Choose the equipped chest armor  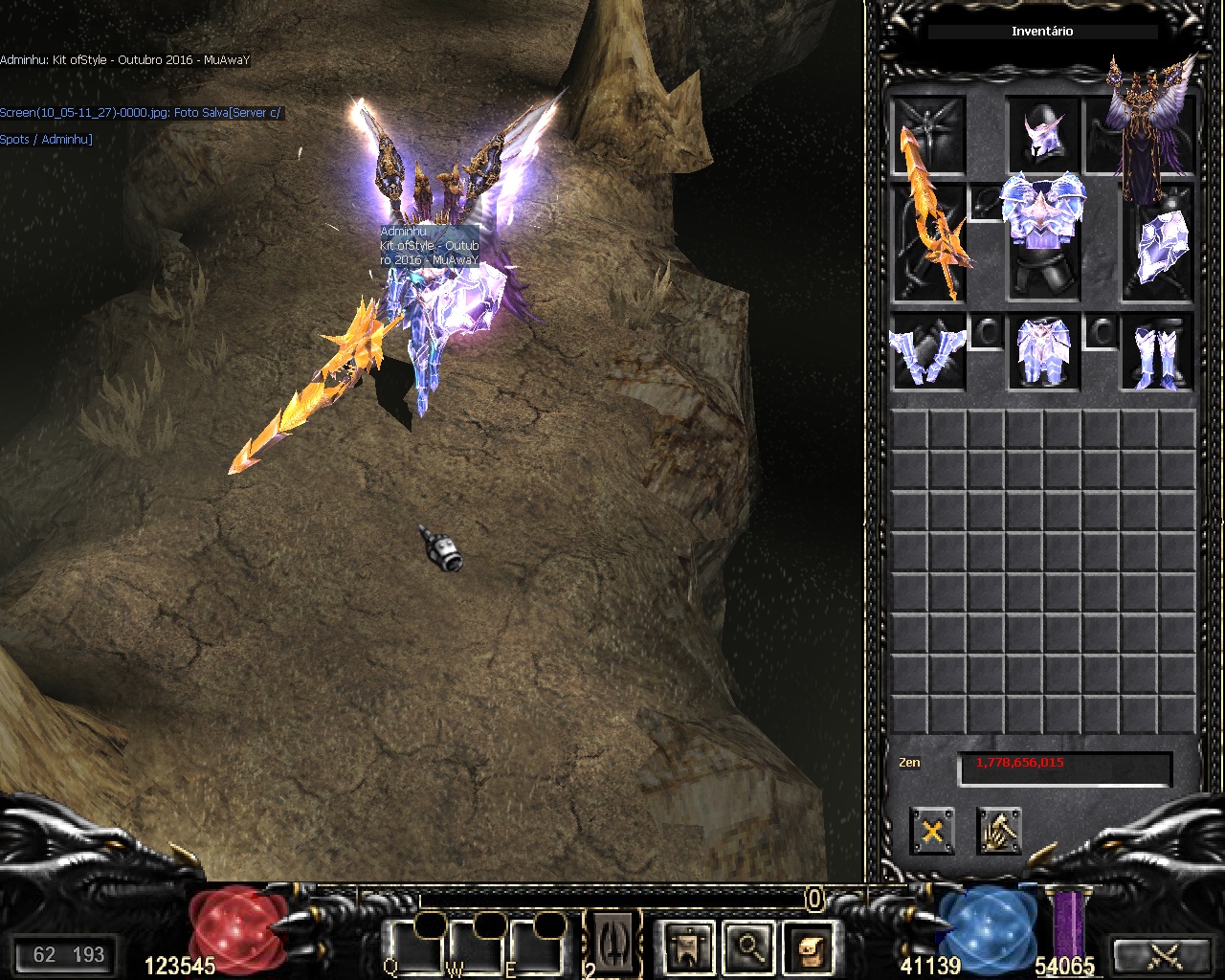[1043, 243]
